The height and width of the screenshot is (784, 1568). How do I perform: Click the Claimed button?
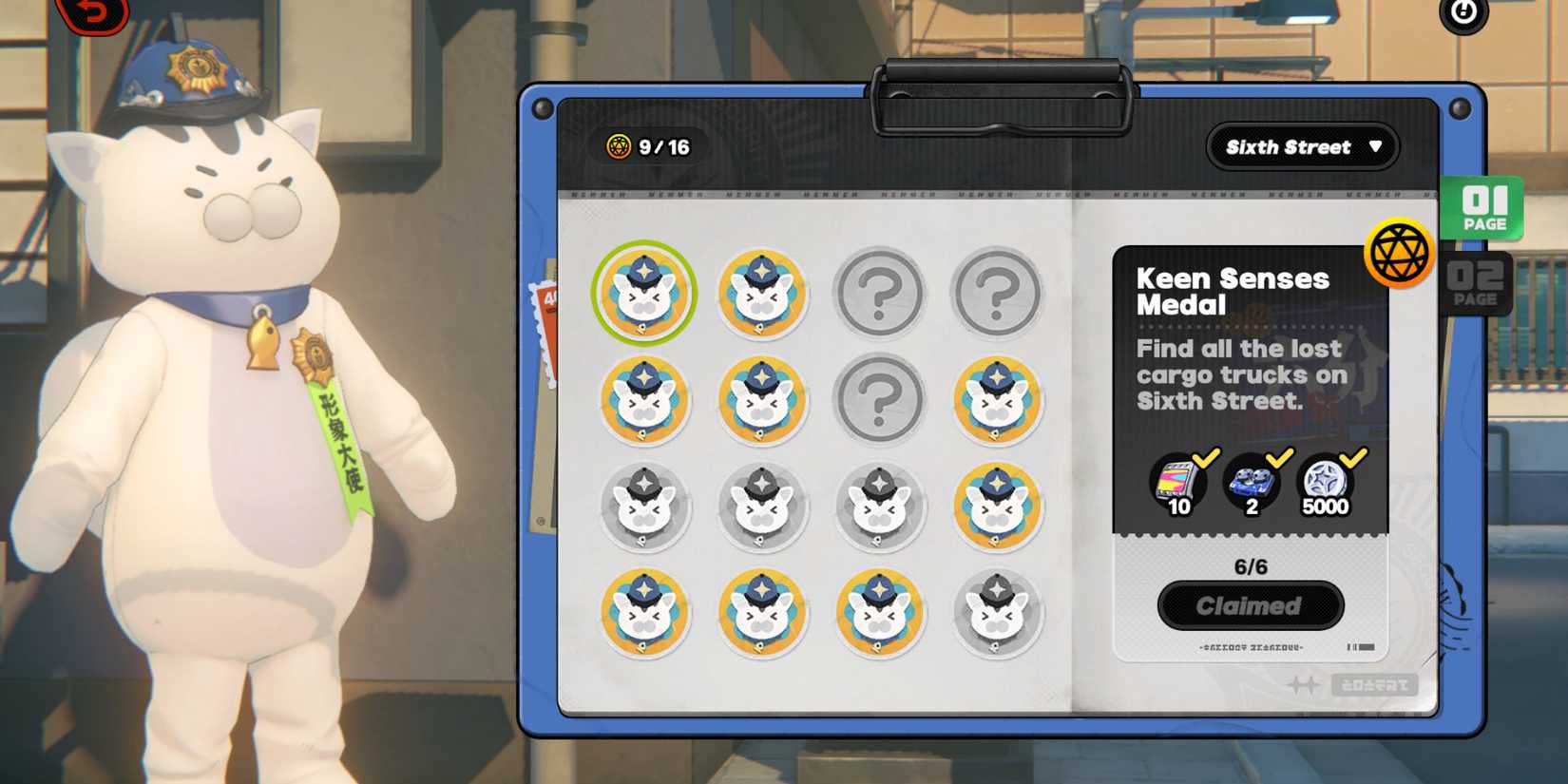pyautogui.click(x=1250, y=606)
